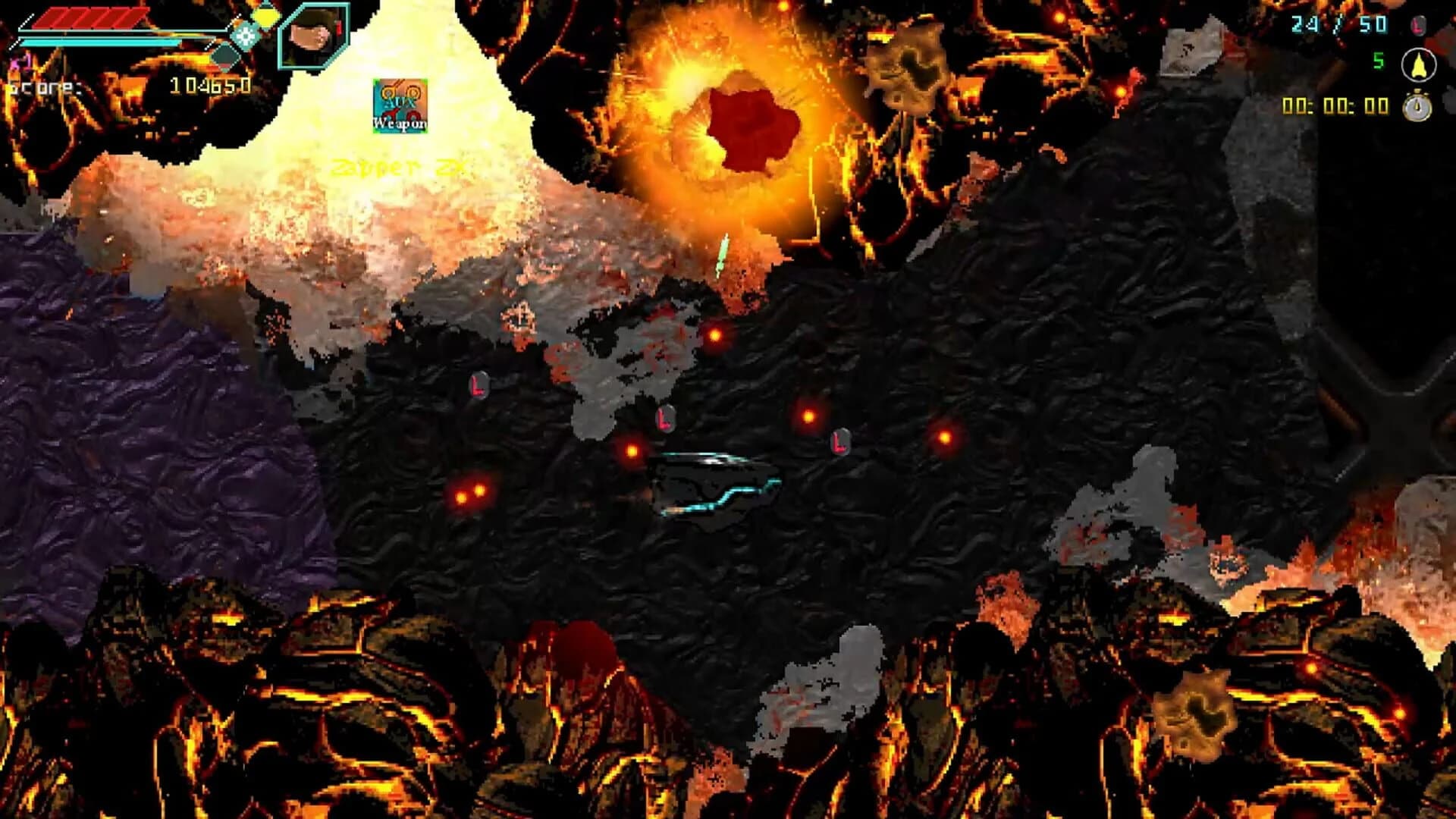The height and width of the screenshot is (819, 1456).
Task: Click the Weapon text under the AUX icon
Action: (x=399, y=123)
